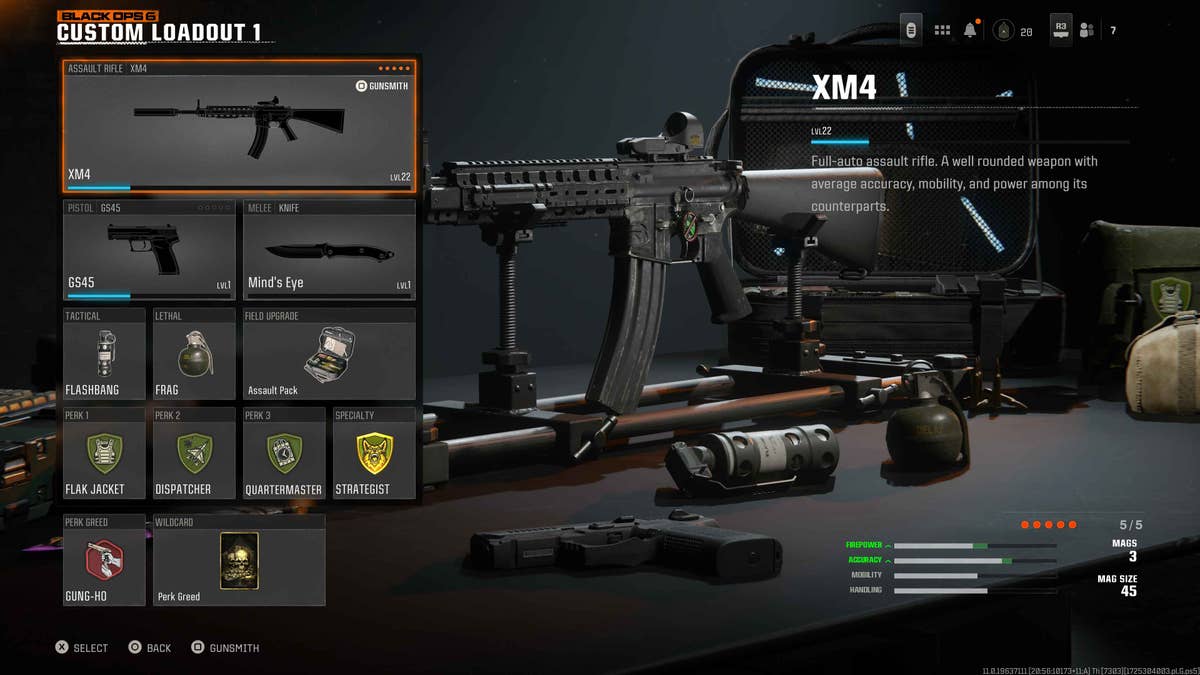
Task: Open the Gung-Ho perk greed slot
Action: coord(104,560)
